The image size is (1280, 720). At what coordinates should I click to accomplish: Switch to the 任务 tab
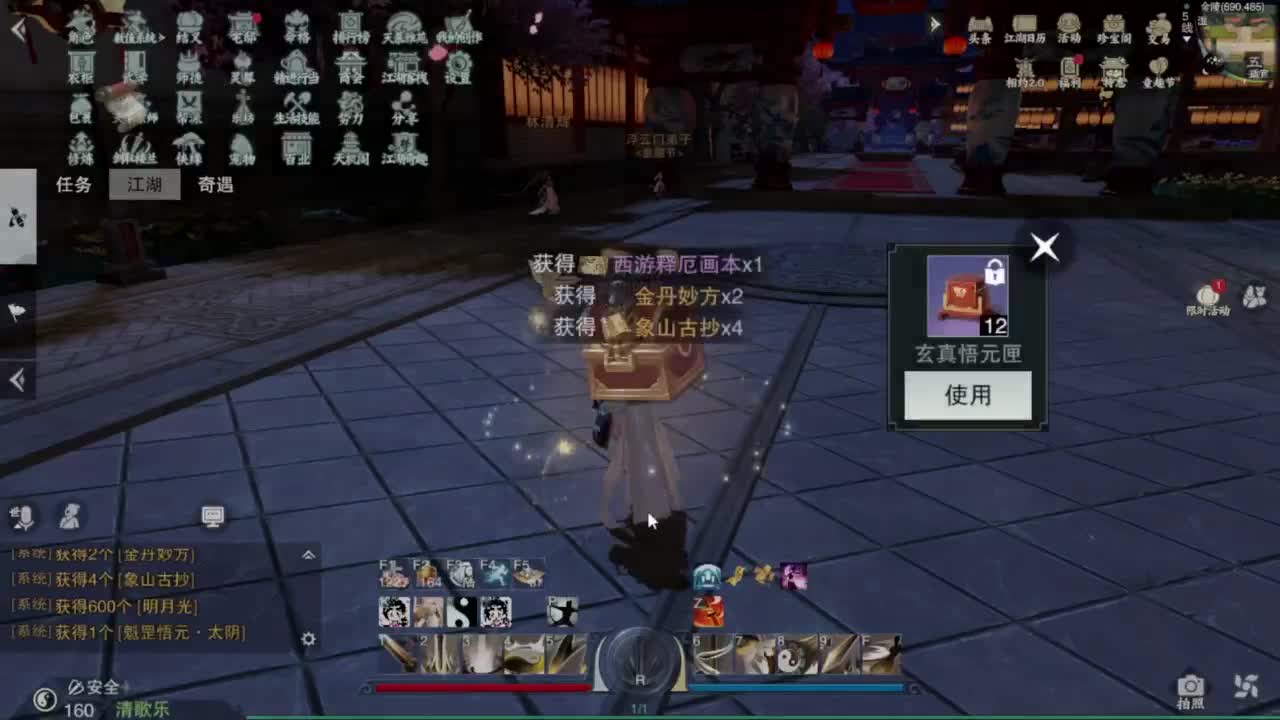(x=75, y=186)
